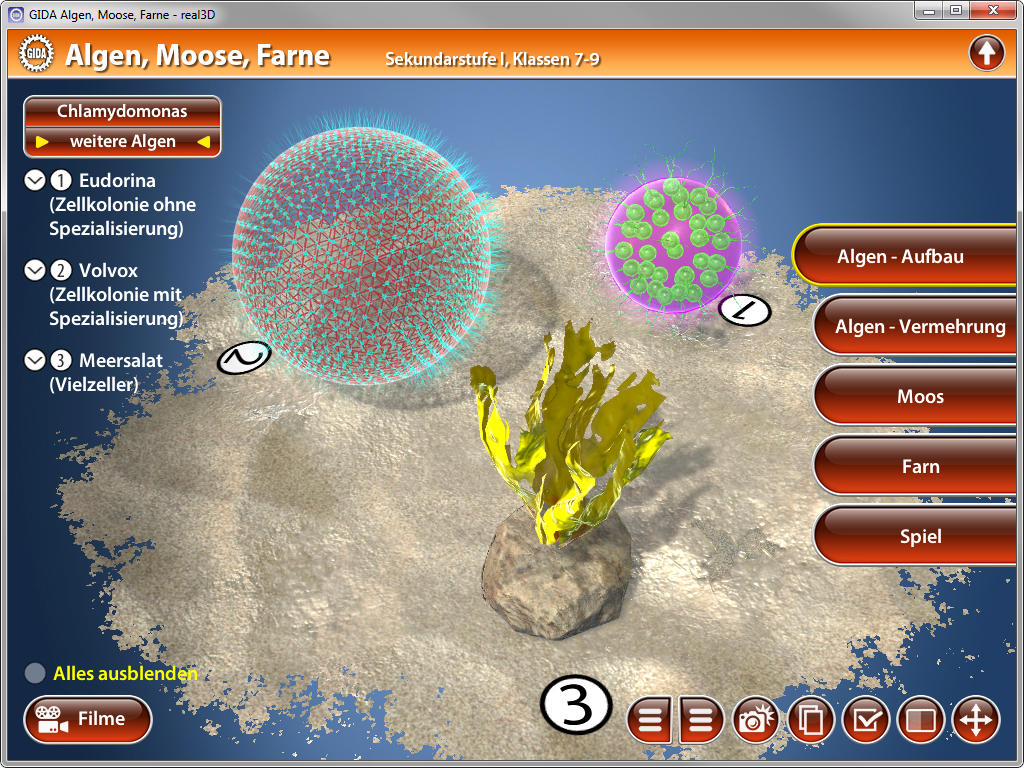
Task: Expand the Volvox label arrow
Action: tap(35, 271)
